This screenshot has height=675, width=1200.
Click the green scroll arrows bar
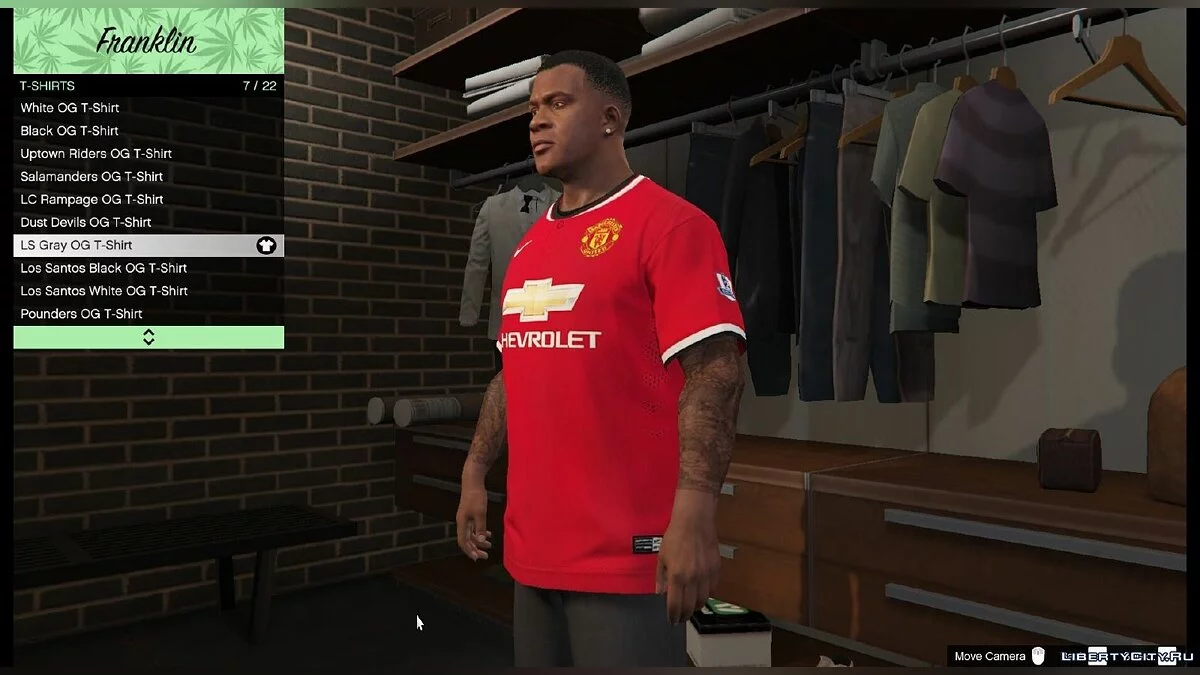point(148,337)
